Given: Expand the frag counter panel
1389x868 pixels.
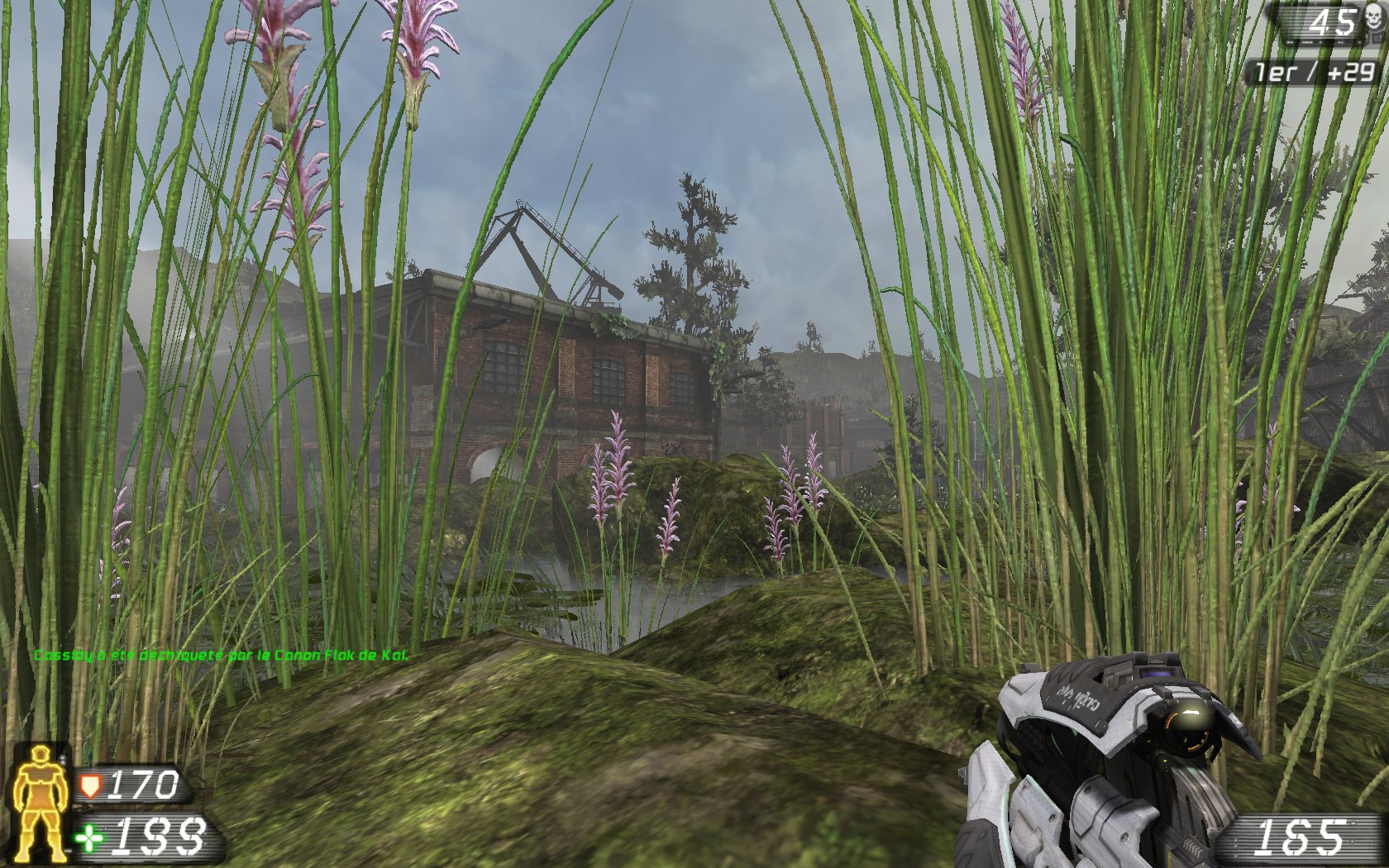Looking at the screenshot, I should [x=1323, y=22].
